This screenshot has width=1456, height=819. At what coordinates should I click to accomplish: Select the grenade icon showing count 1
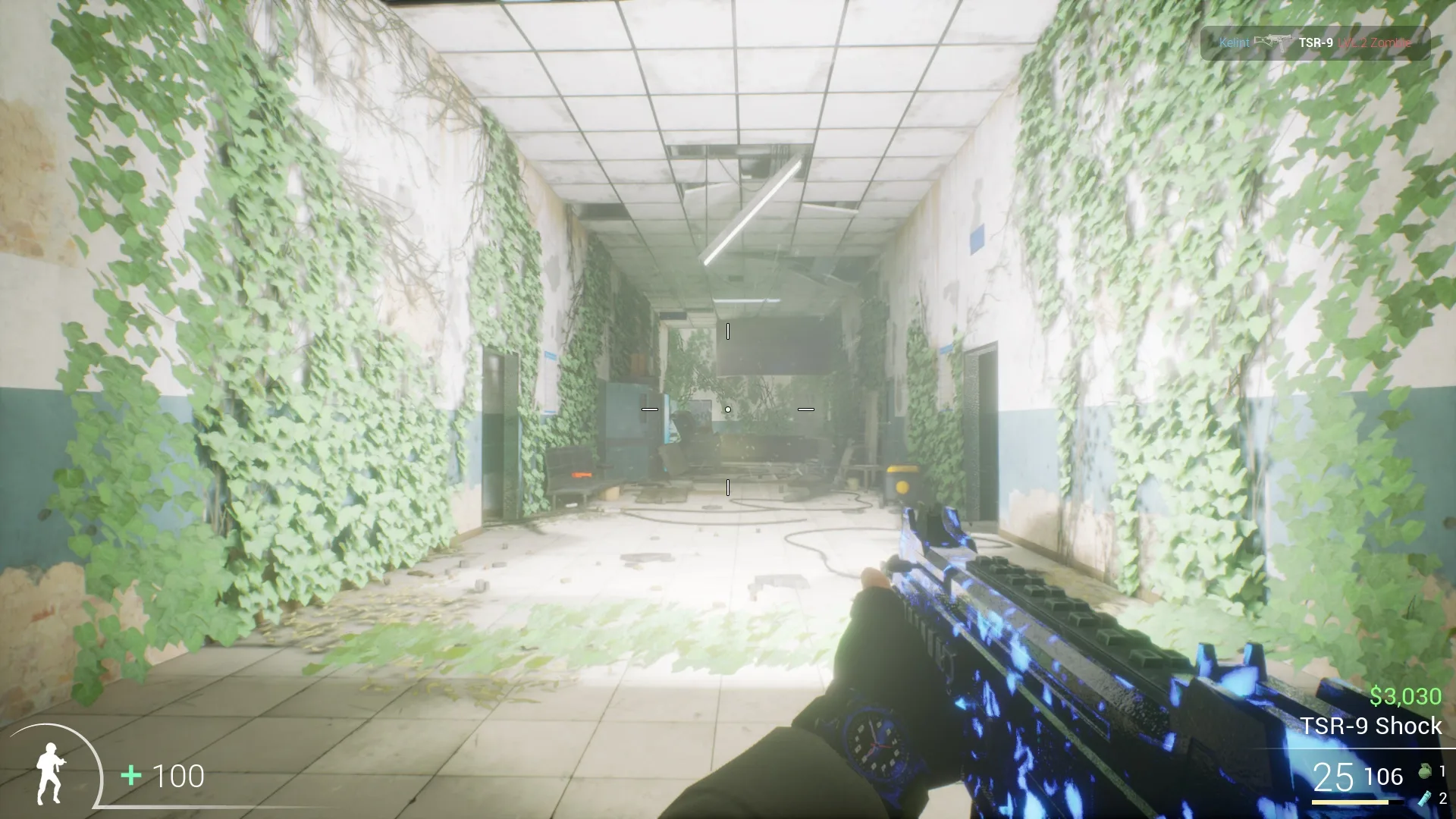tap(1425, 770)
